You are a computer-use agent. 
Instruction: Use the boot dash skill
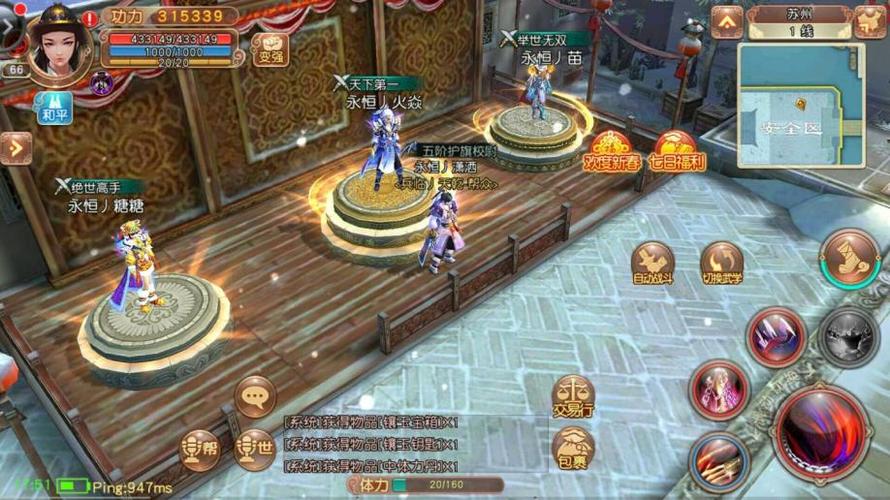tap(849, 258)
